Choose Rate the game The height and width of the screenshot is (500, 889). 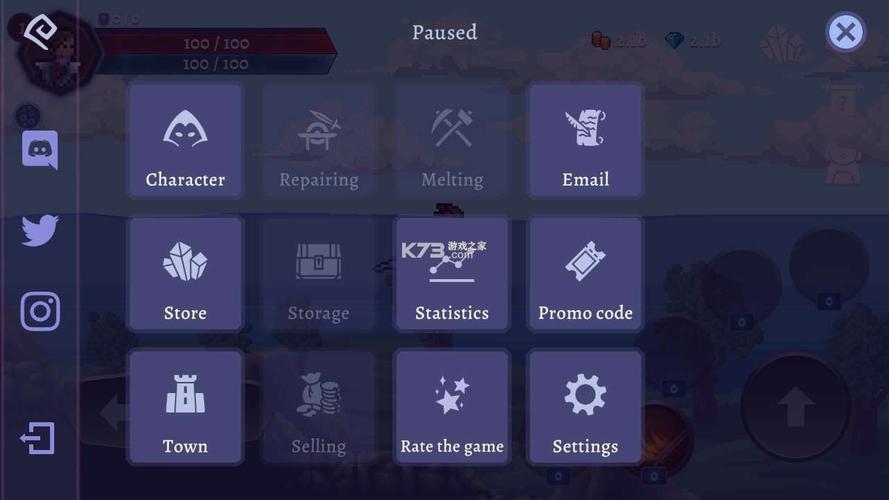click(x=452, y=407)
